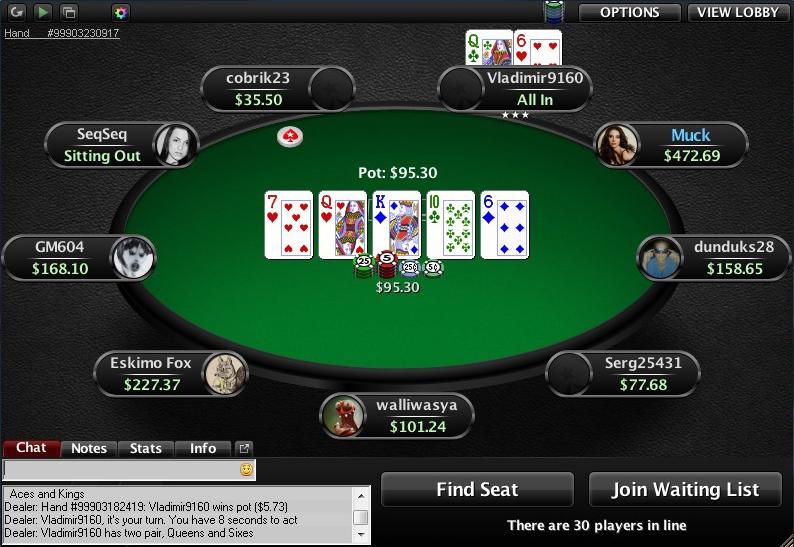Click the overlapping windows toolbar icon
This screenshot has height=547, width=794.
[69, 12]
